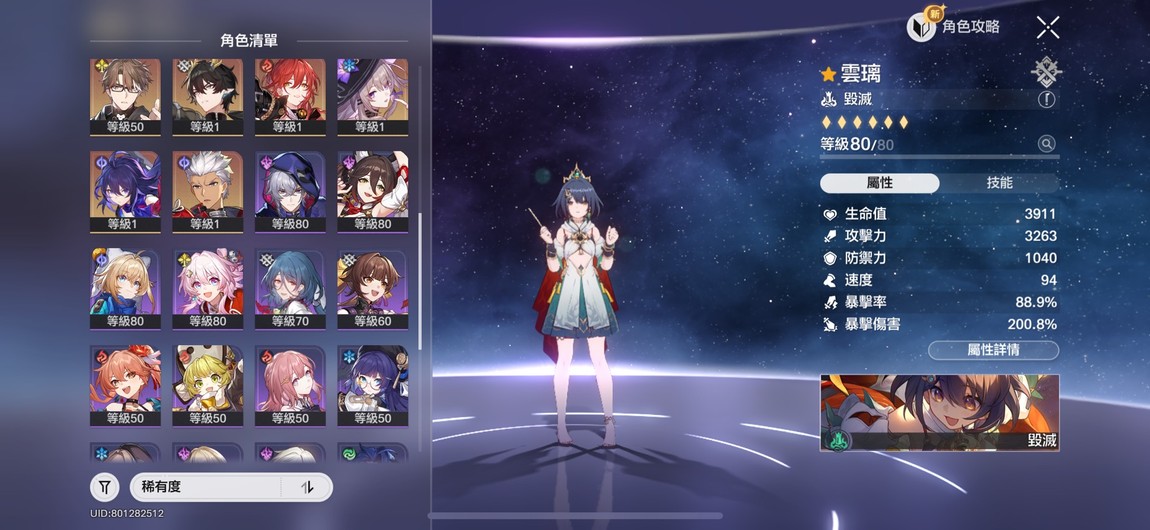Screen dimensions: 1150x530
Task: Pick the hooded silver-haired character at level 80
Action: click(290, 190)
